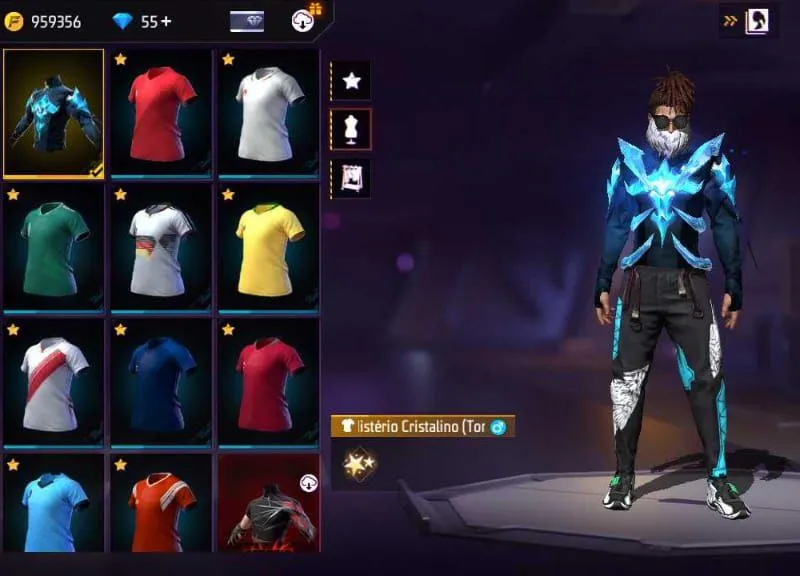Open the download center with gift badge
This screenshot has height=576, width=800.
click(x=305, y=20)
